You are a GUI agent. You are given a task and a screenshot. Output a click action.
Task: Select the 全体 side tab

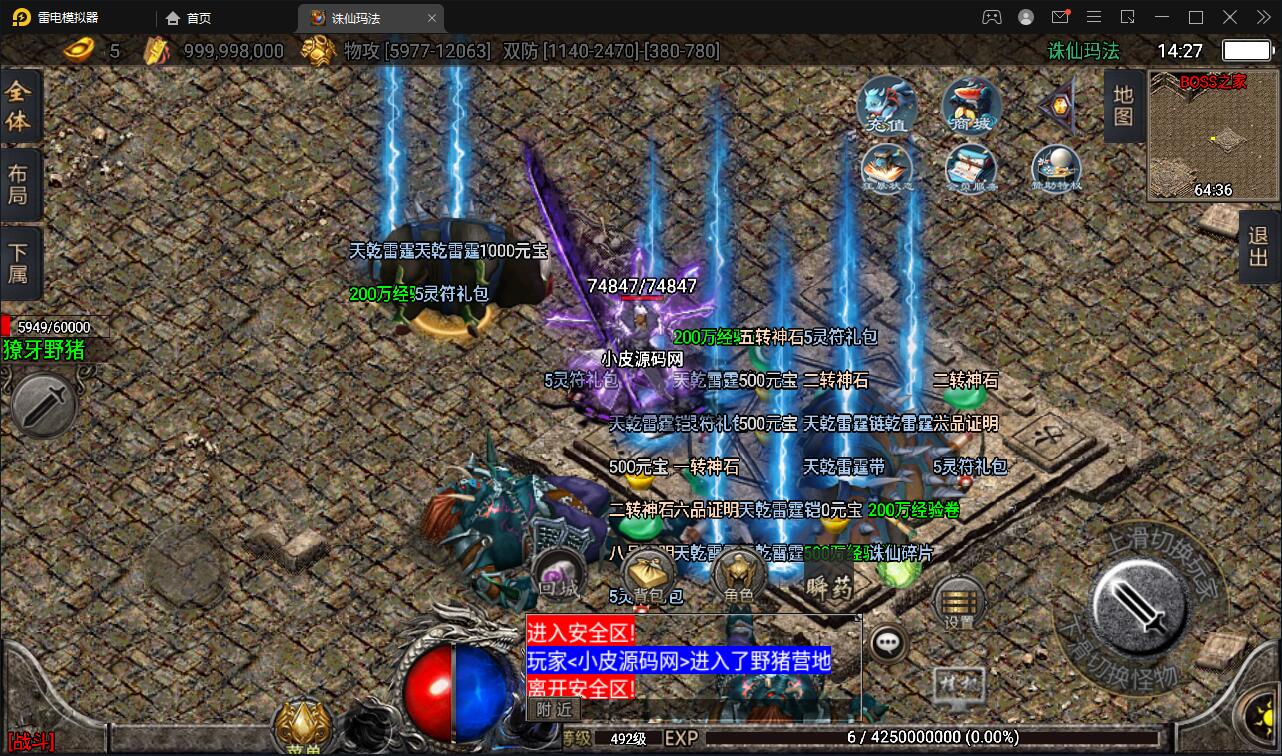tap(19, 107)
